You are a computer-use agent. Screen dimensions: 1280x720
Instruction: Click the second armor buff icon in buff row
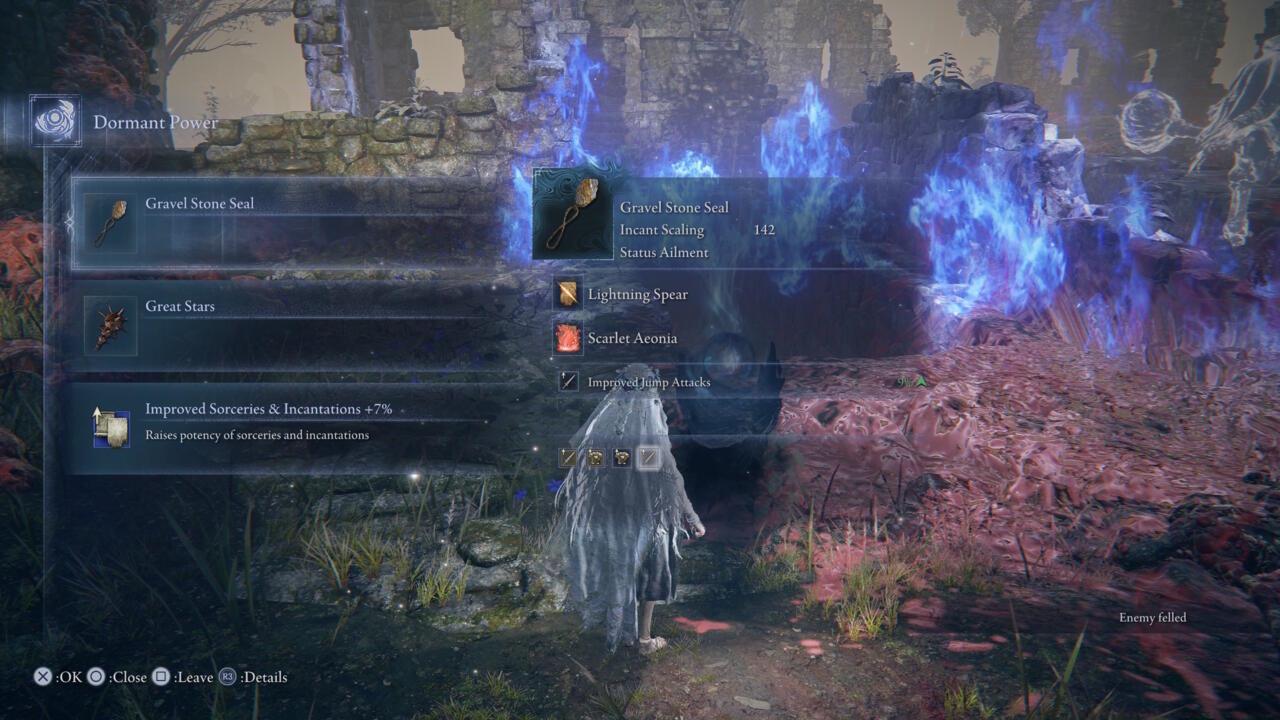click(x=596, y=457)
